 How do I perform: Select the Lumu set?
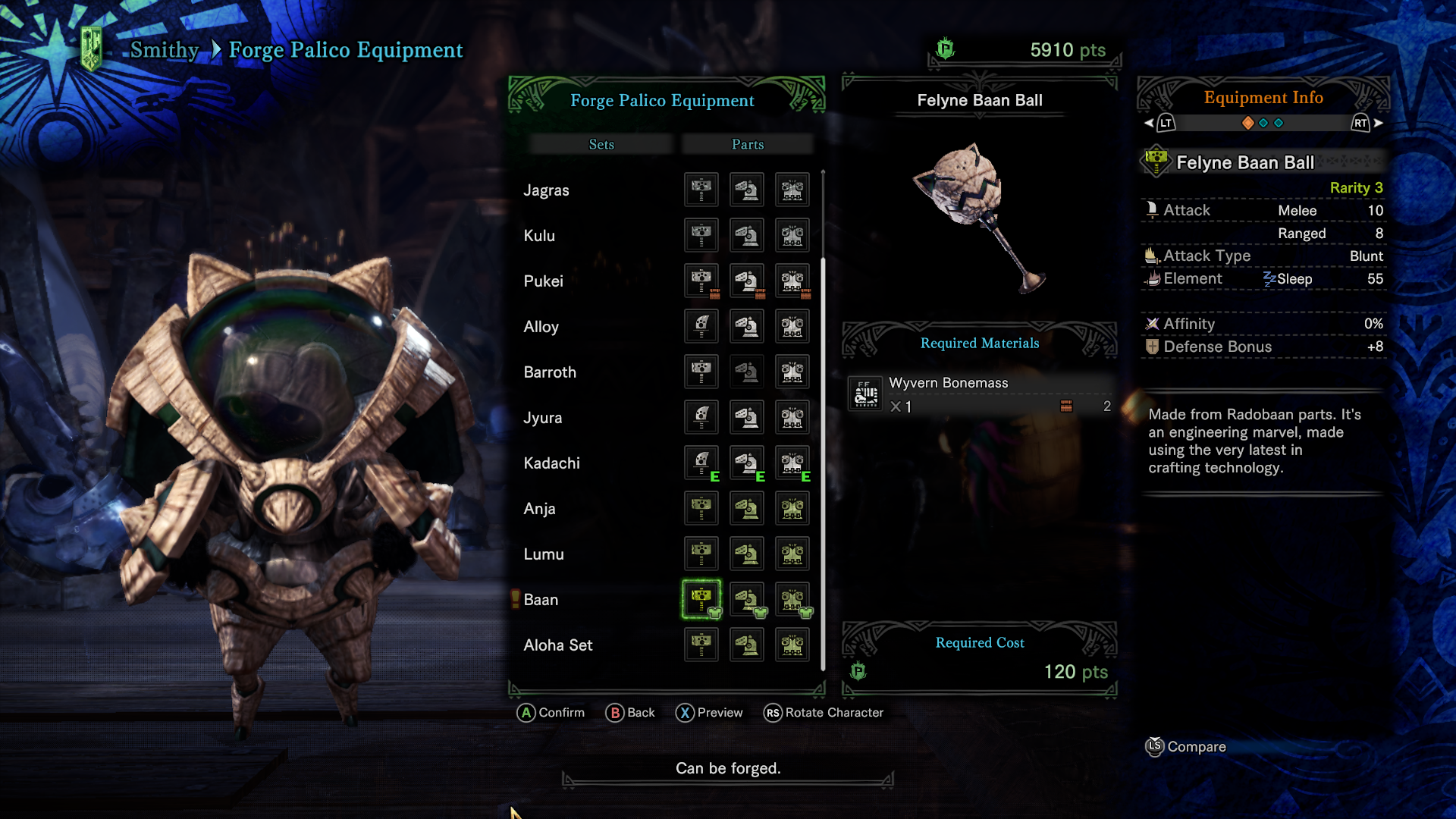point(544,554)
